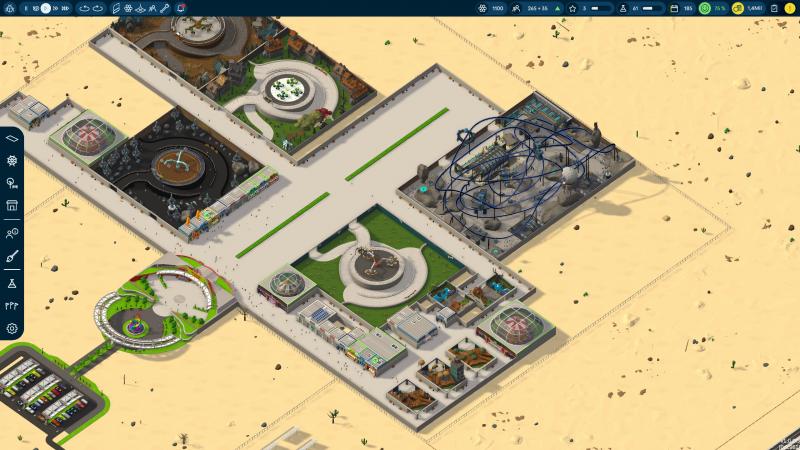Select the paintbrush customization tool

[12, 257]
